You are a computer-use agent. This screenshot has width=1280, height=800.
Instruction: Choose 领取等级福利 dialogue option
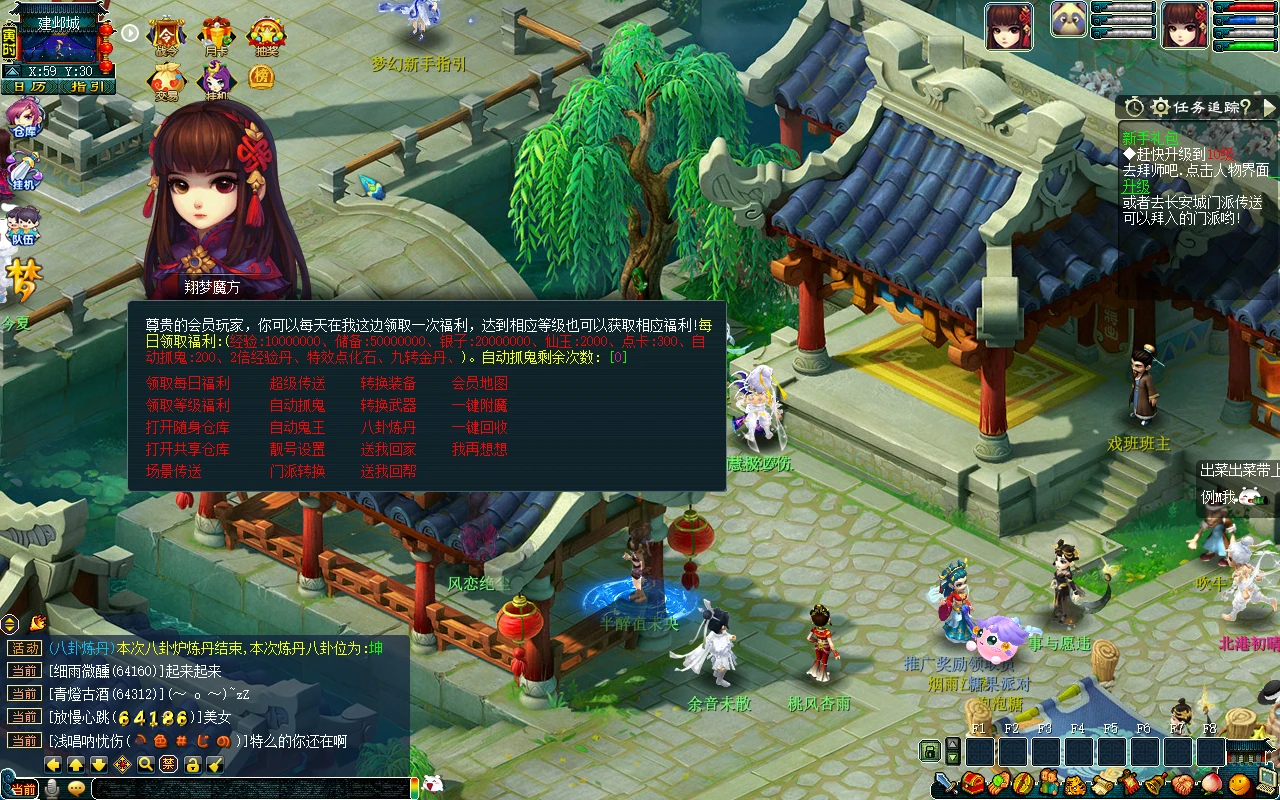[187, 405]
